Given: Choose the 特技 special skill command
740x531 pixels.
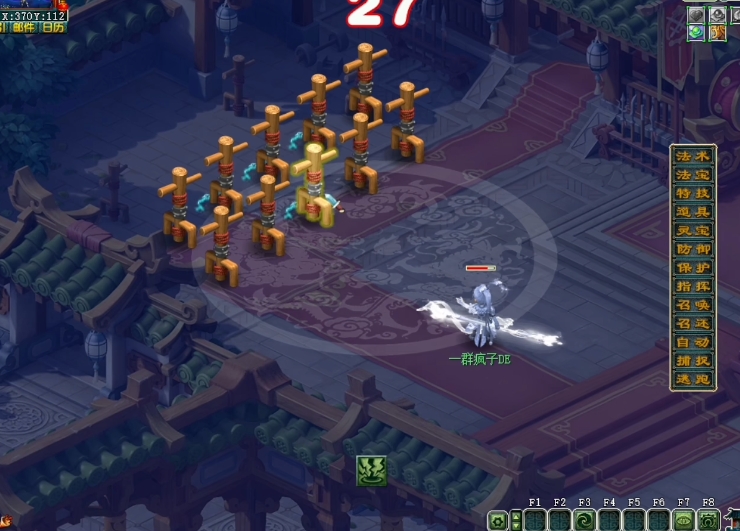Looking at the screenshot, I should point(693,193).
